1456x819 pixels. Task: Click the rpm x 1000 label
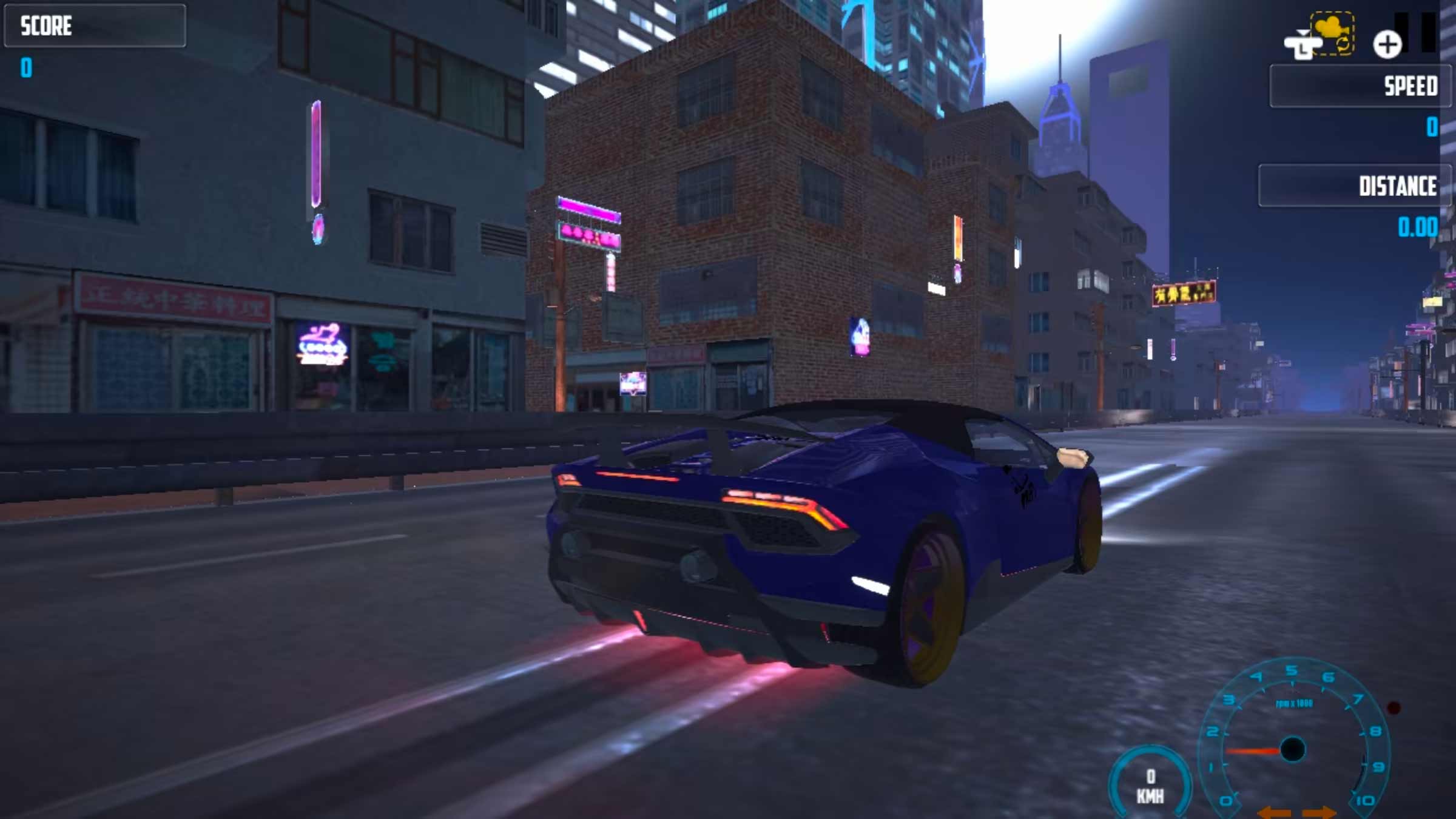coord(1293,703)
